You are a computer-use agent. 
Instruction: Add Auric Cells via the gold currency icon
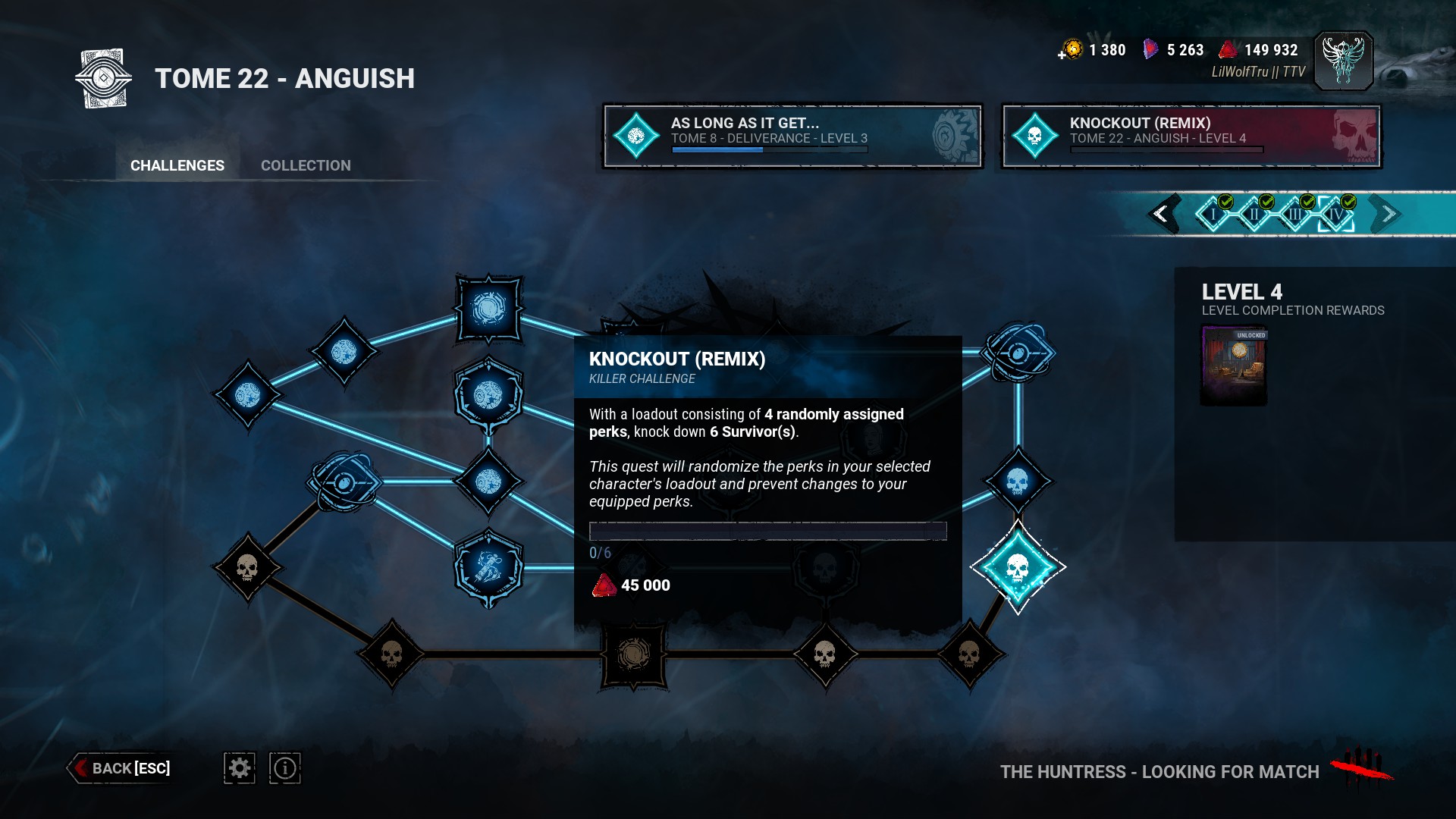tap(1071, 50)
